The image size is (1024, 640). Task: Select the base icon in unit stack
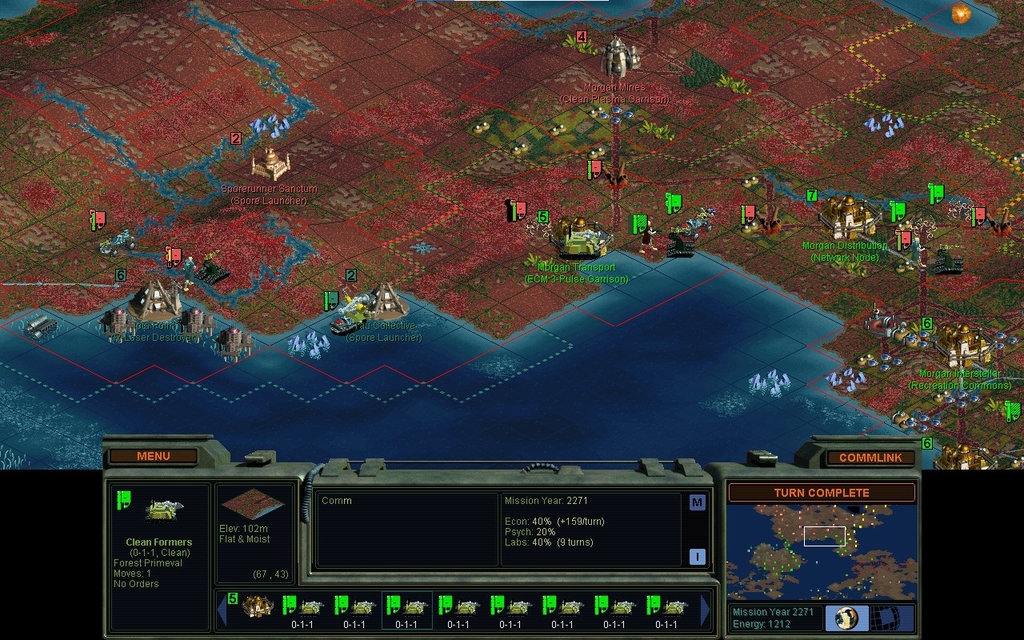coord(257,606)
